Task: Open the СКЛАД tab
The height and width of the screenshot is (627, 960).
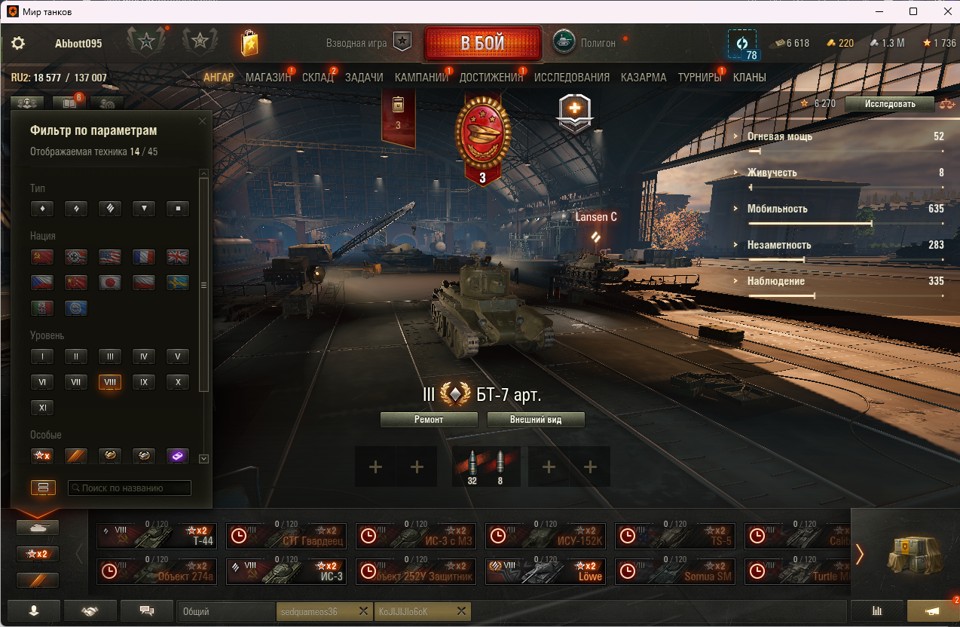Action: point(318,77)
